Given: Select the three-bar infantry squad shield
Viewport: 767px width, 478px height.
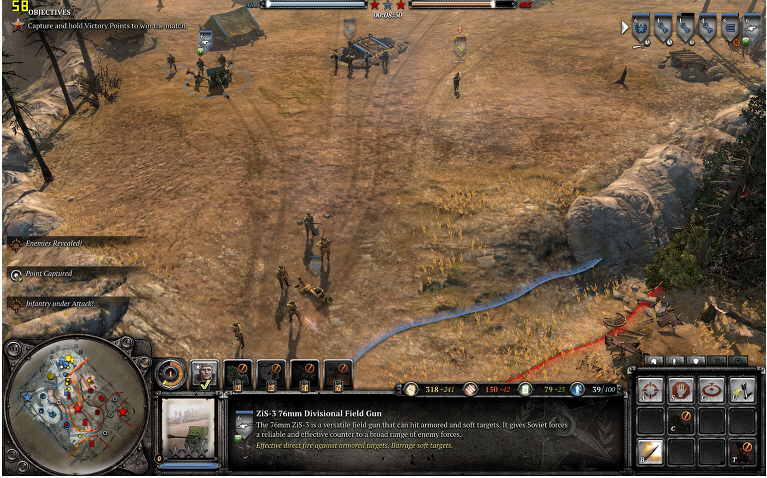Looking at the screenshot, I should click(730, 27).
